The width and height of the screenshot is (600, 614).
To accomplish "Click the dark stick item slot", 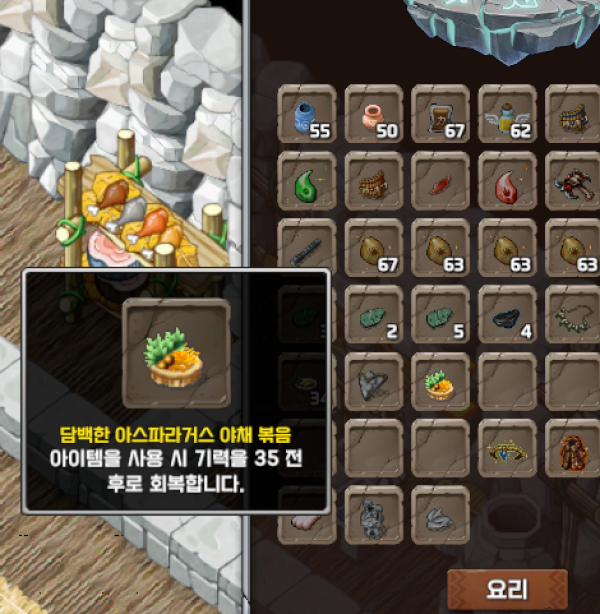I will [308, 248].
